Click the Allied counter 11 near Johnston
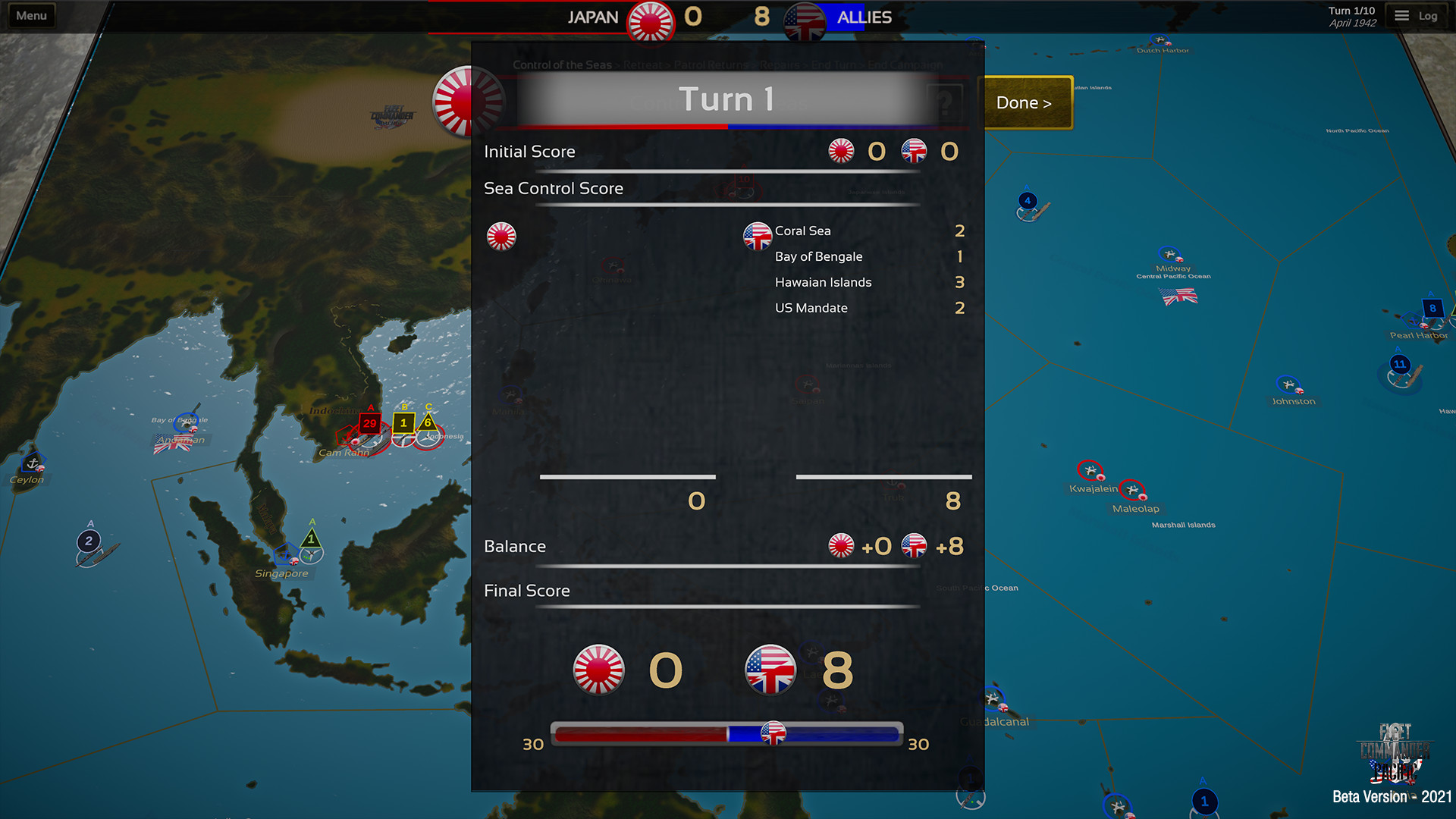The width and height of the screenshot is (1456, 819). tap(1399, 365)
